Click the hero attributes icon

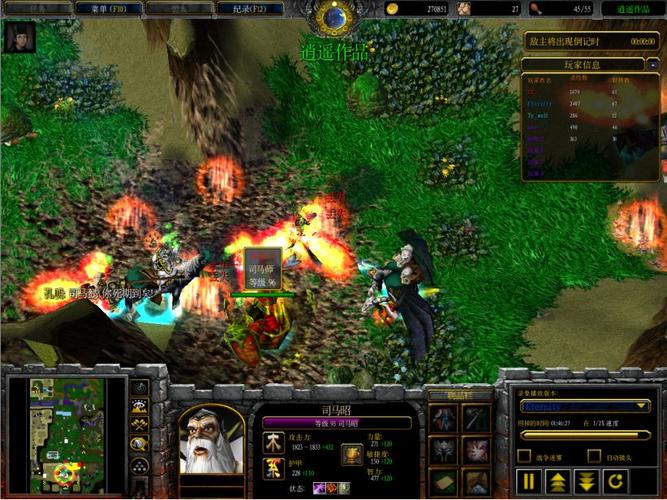(x=351, y=453)
